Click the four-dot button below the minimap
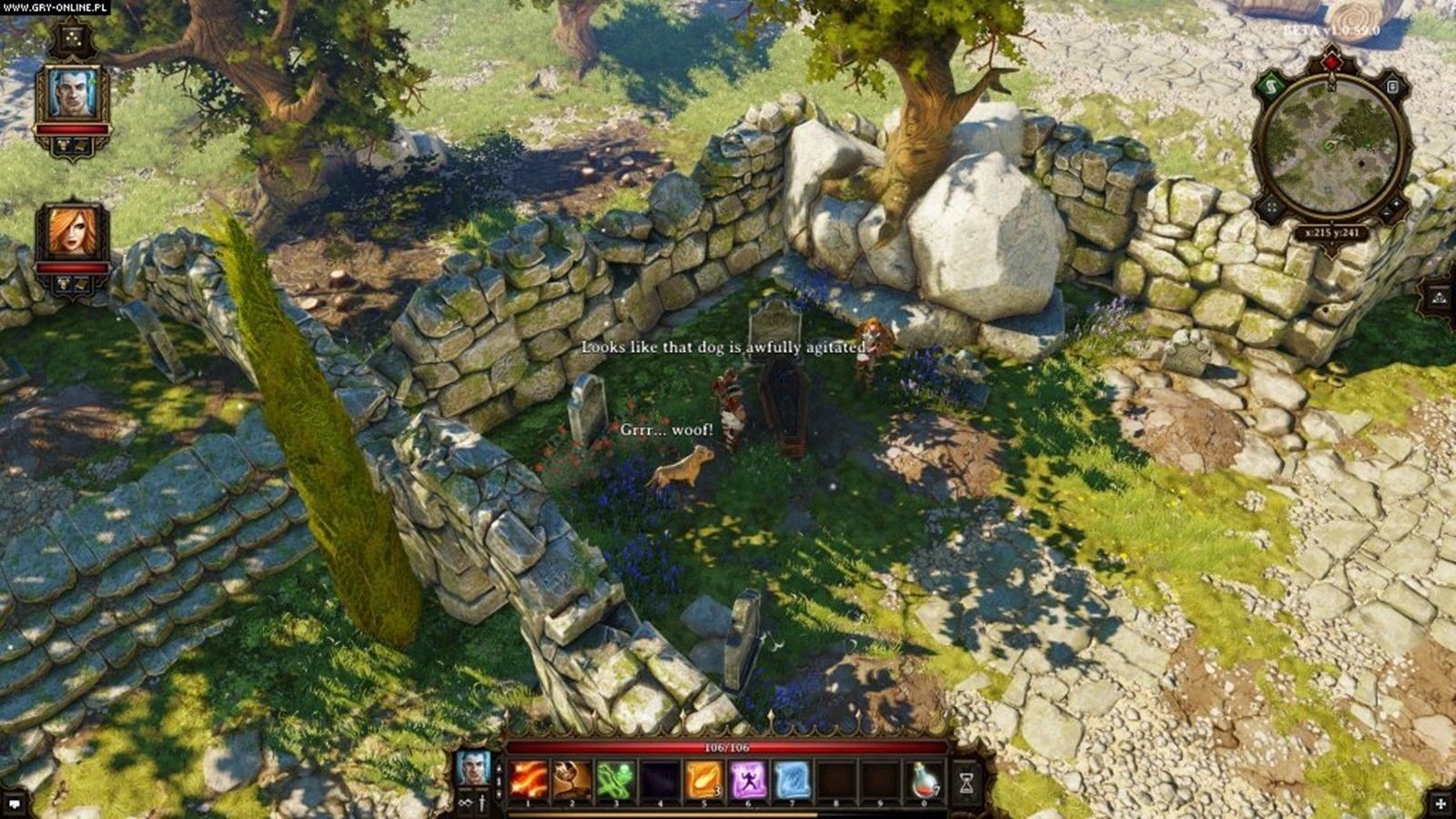 (x=1270, y=208)
